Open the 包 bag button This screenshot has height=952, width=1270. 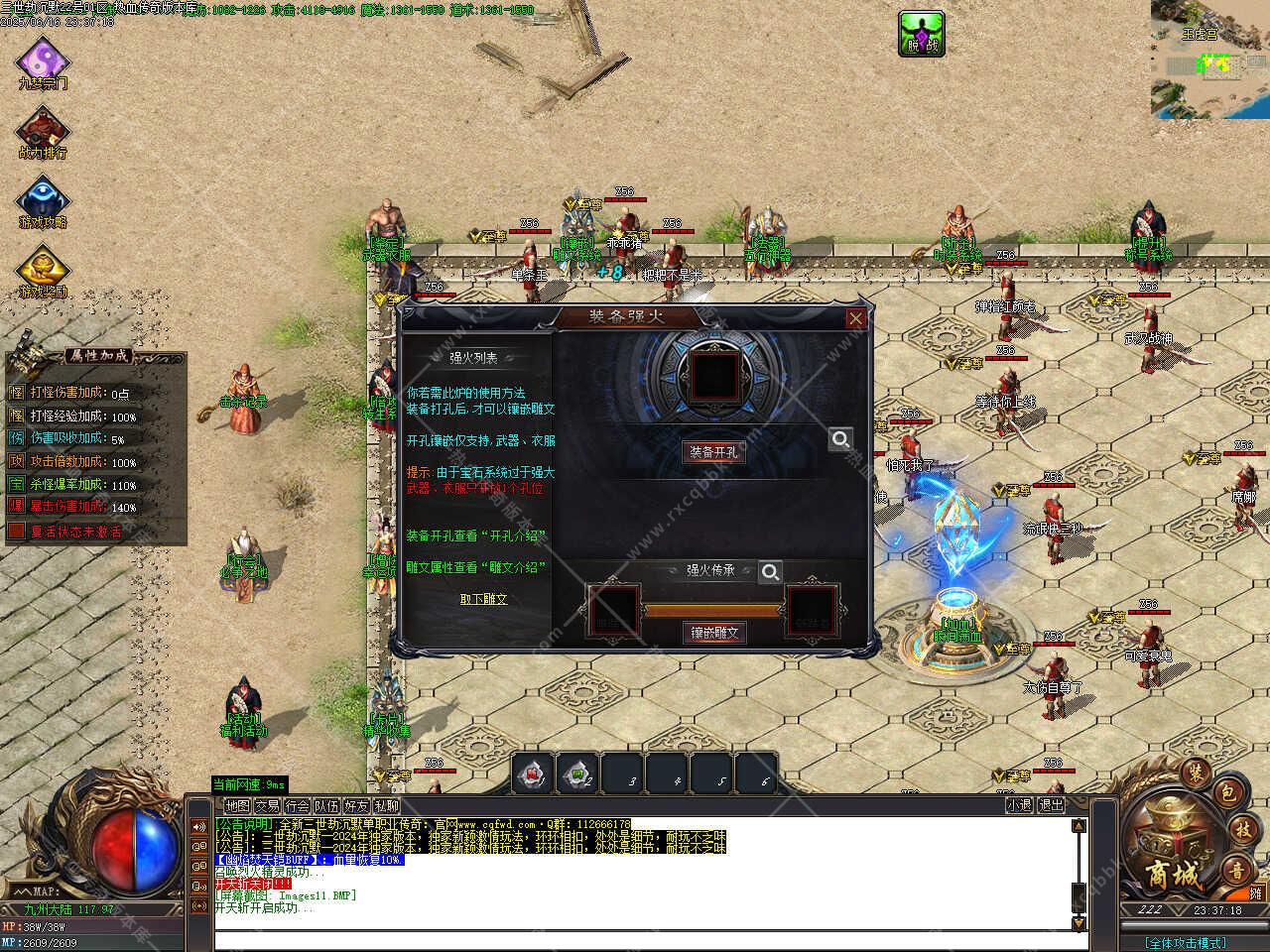click(x=1227, y=791)
